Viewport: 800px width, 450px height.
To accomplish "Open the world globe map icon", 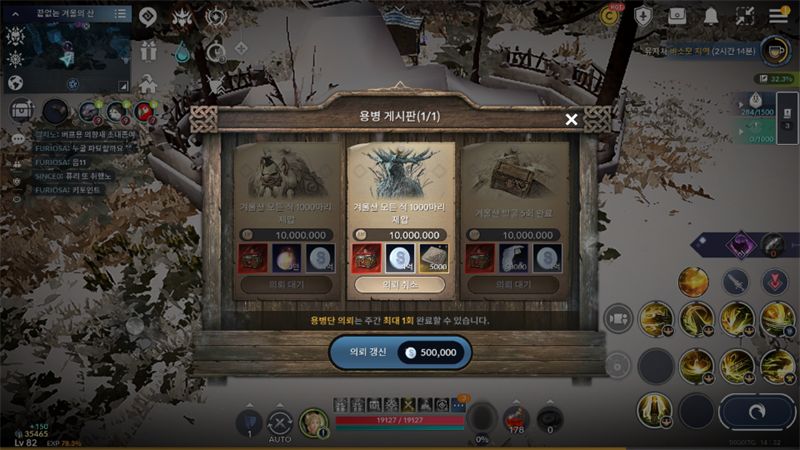I will pyautogui.click(x=15, y=83).
